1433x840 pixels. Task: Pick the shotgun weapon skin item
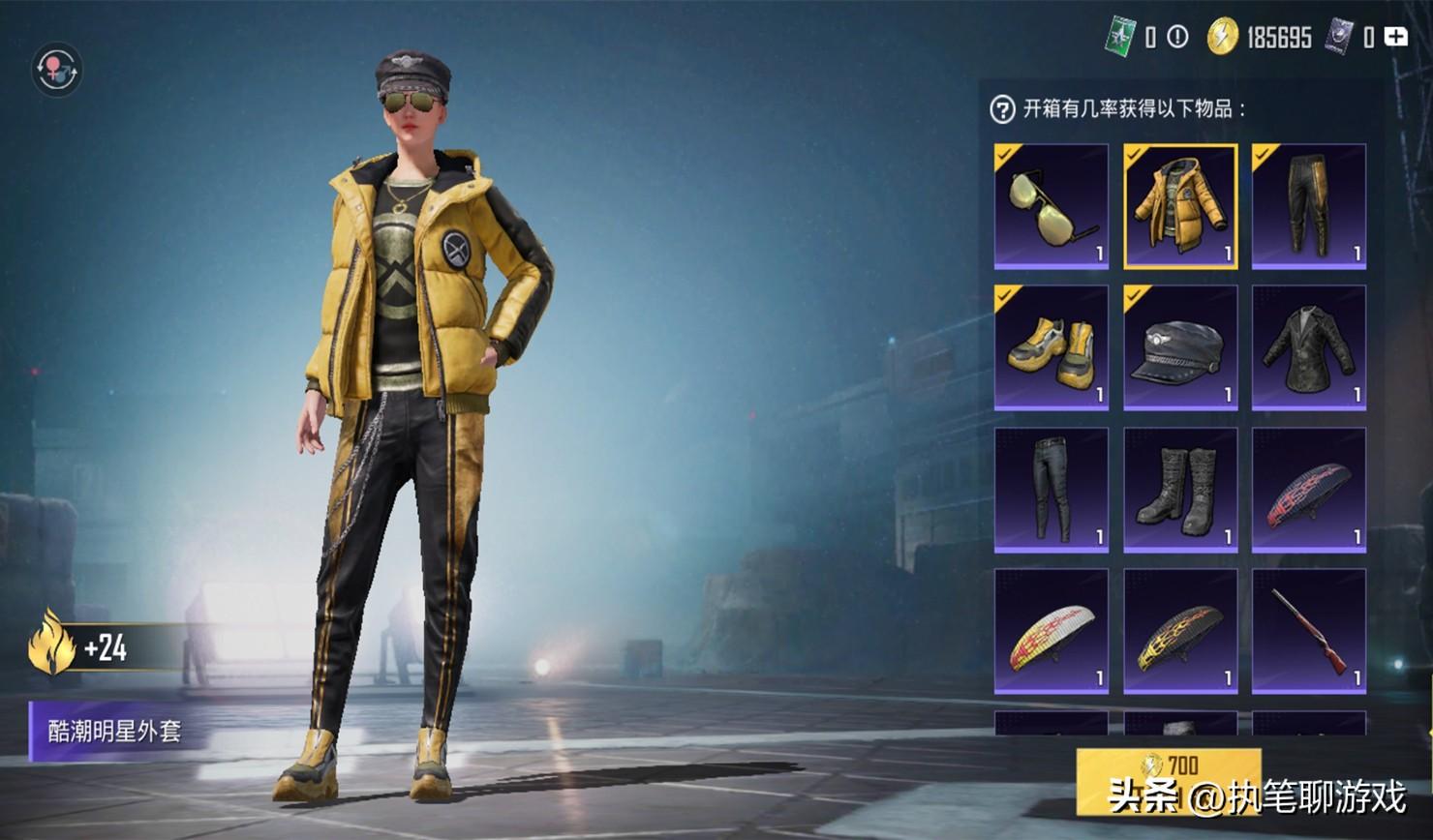point(1309,631)
